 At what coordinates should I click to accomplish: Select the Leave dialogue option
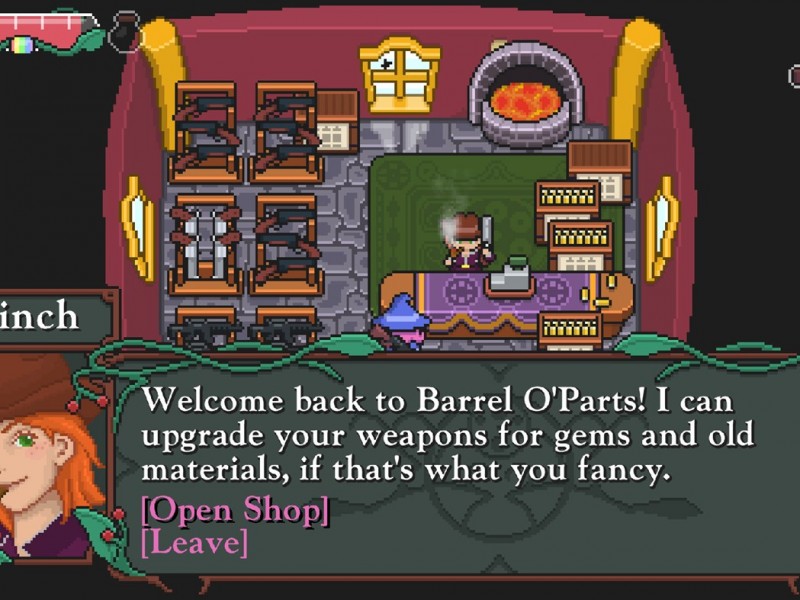click(x=195, y=543)
